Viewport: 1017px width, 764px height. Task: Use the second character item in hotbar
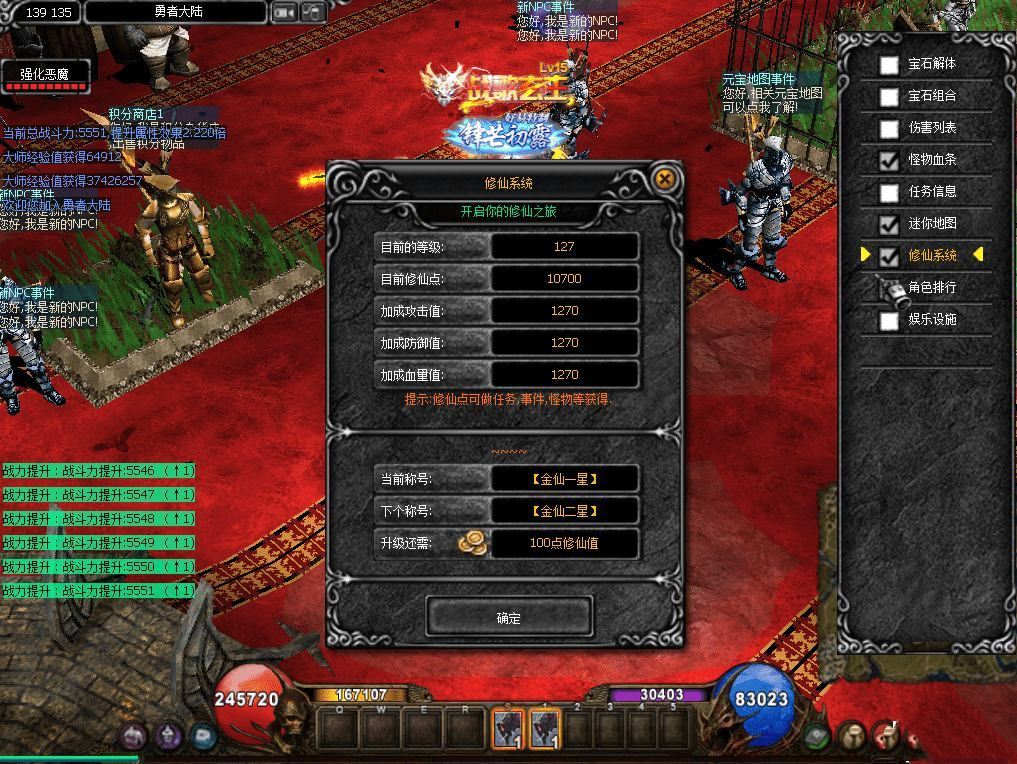[545, 729]
